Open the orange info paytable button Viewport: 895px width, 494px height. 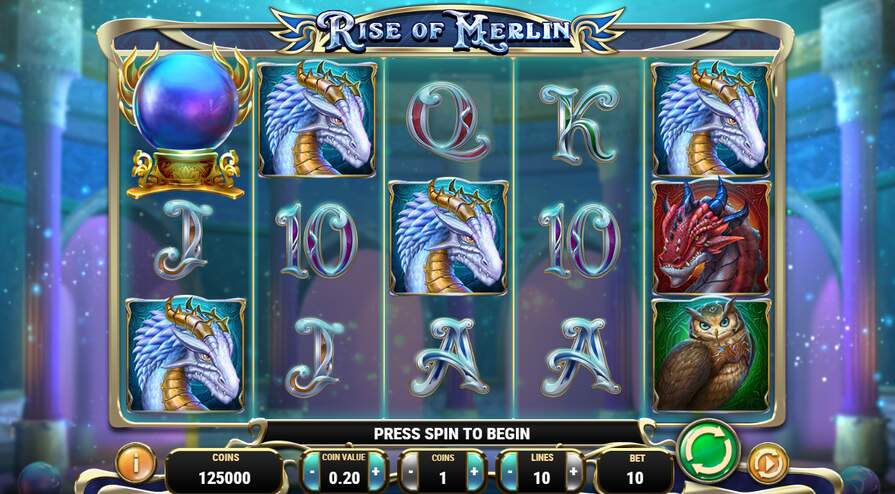coord(133,463)
